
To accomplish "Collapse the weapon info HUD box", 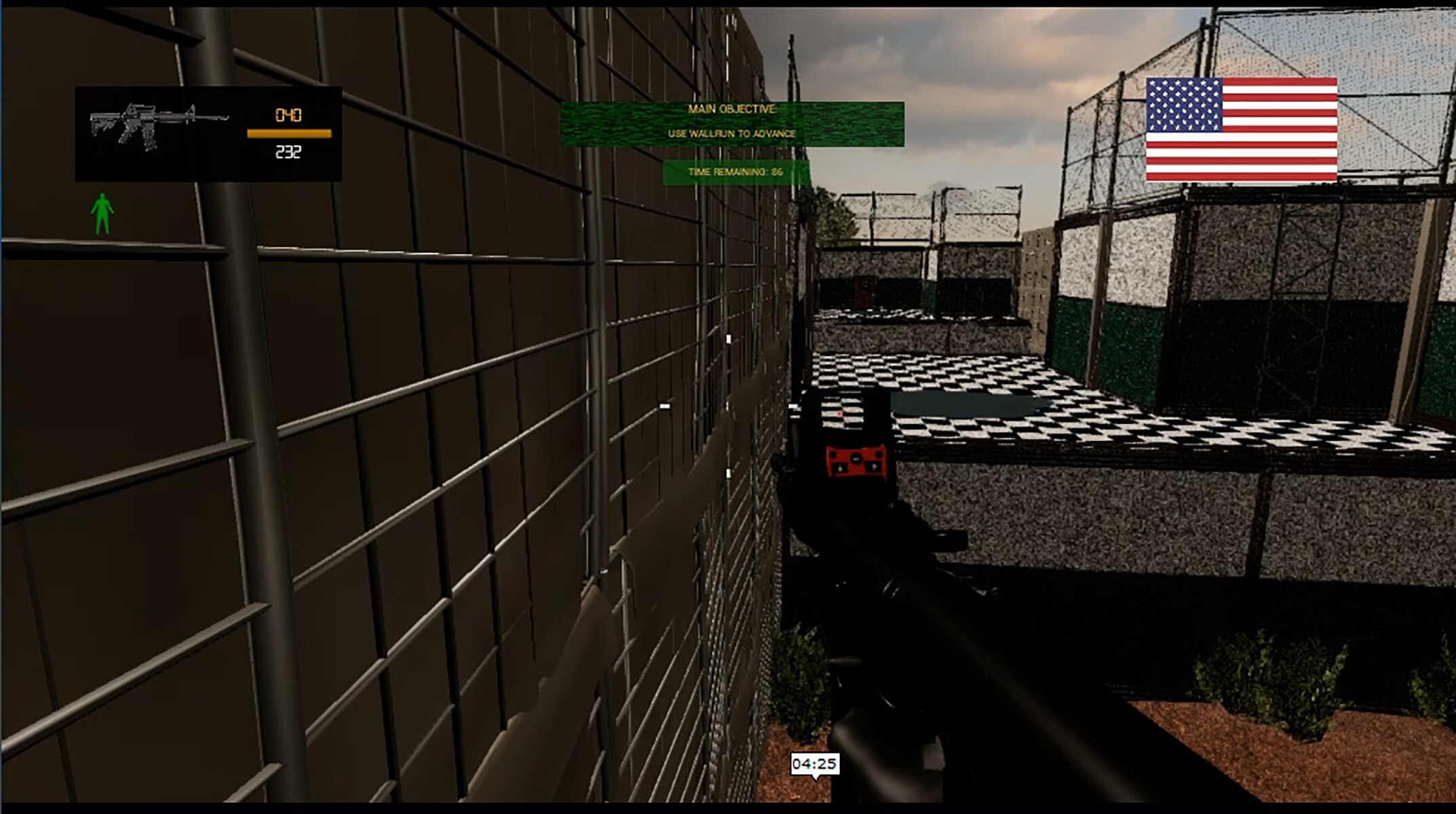I will click(207, 132).
